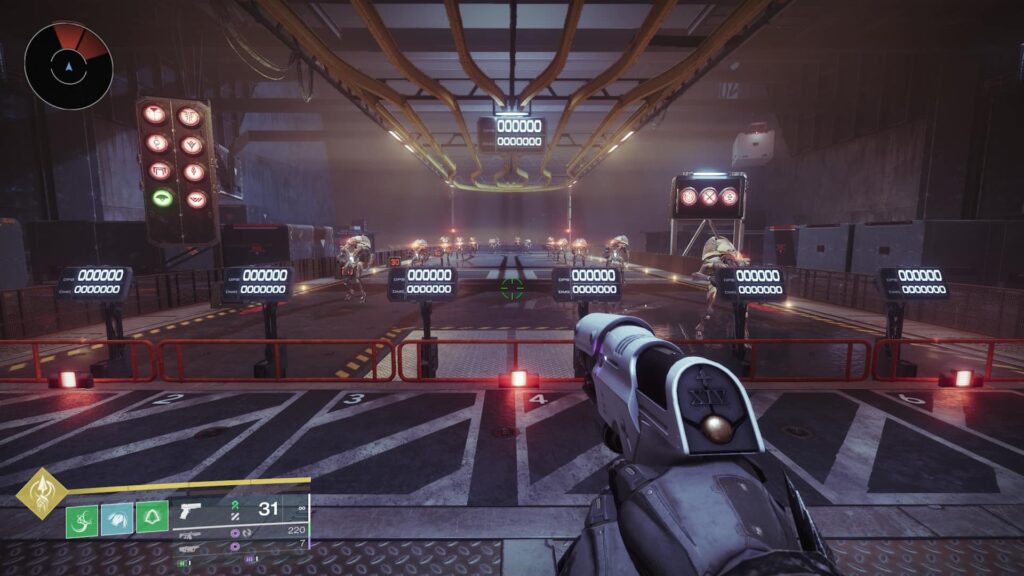Viewport: 1024px width, 576px height.
Task: Activate the golden diamond Super ability icon
Action: coord(41,493)
